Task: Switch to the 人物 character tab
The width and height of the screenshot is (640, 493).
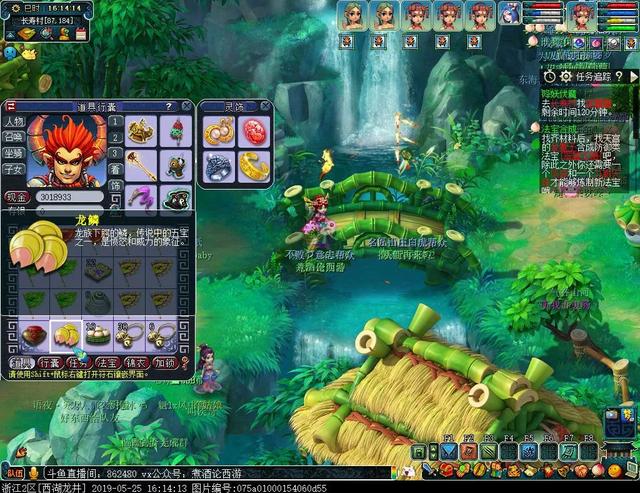Action: point(13,122)
